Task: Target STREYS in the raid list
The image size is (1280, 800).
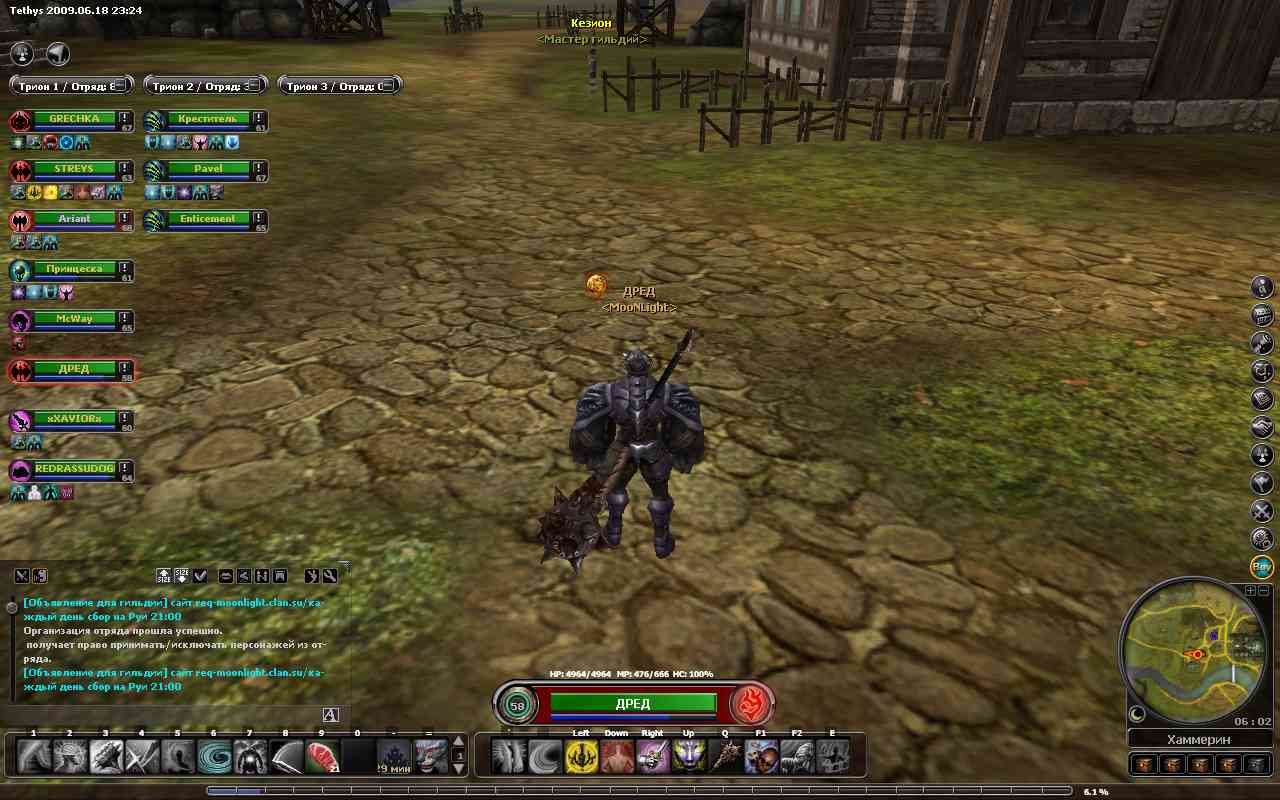Action: click(x=74, y=169)
